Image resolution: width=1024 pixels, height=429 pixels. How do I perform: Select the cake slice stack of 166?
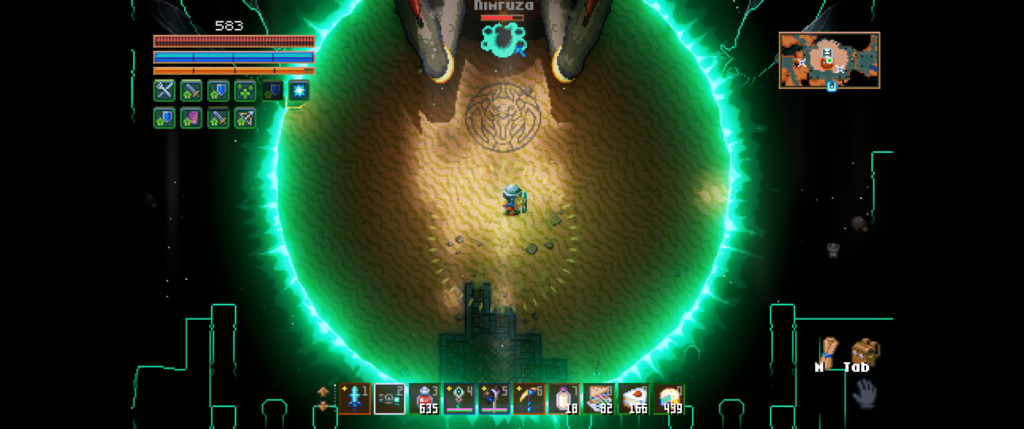click(635, 399)
